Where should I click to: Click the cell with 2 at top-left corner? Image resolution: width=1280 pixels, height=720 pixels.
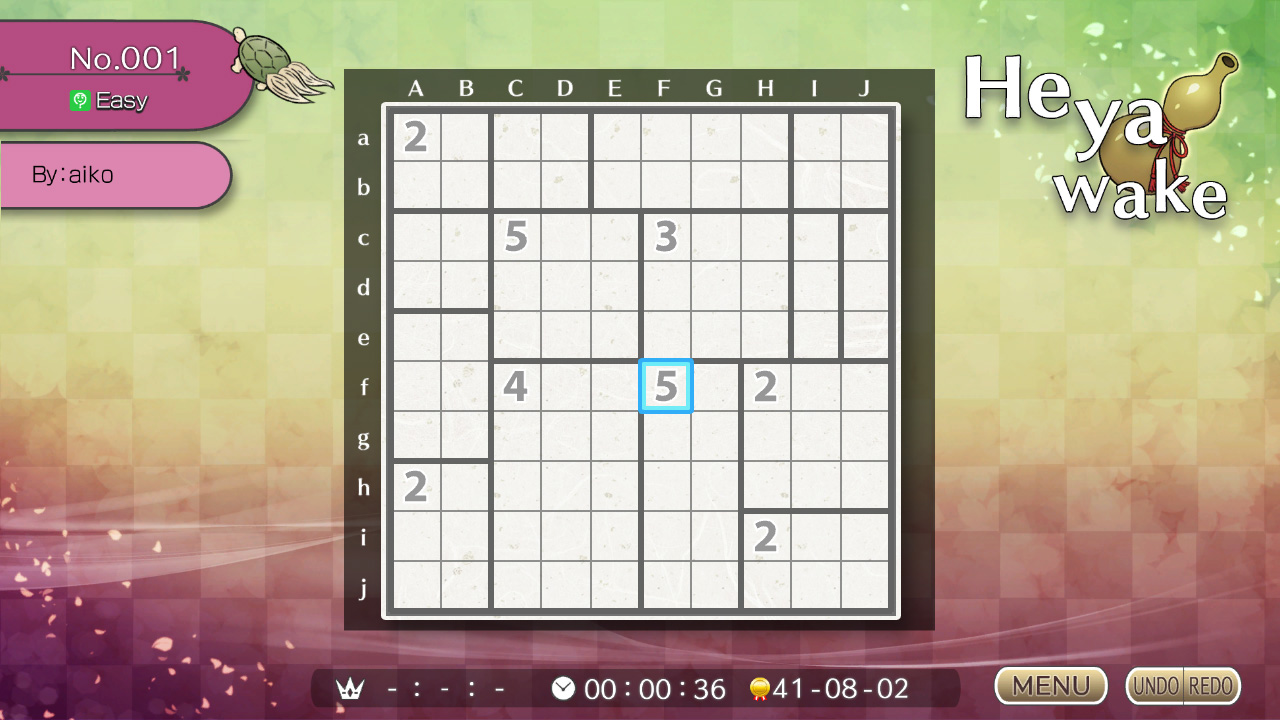(x=415, y=137)
